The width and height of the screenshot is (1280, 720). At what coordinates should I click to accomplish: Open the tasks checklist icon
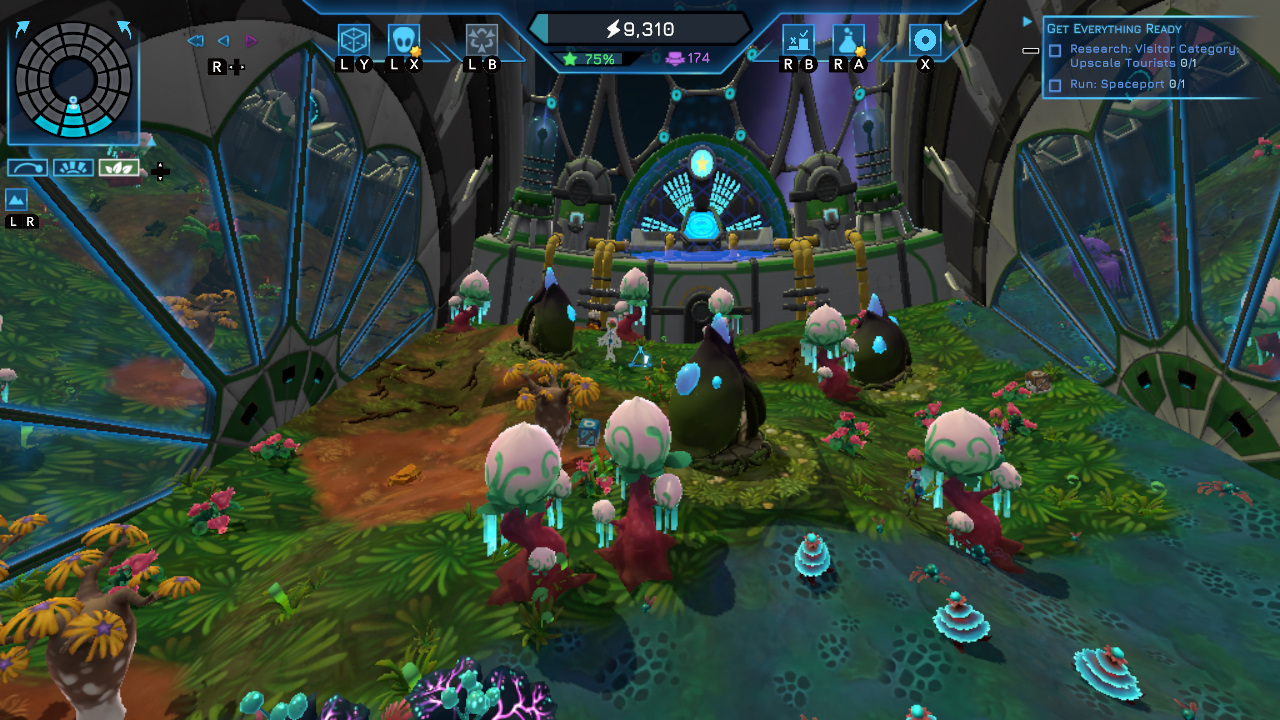click(x=798, y=41)
